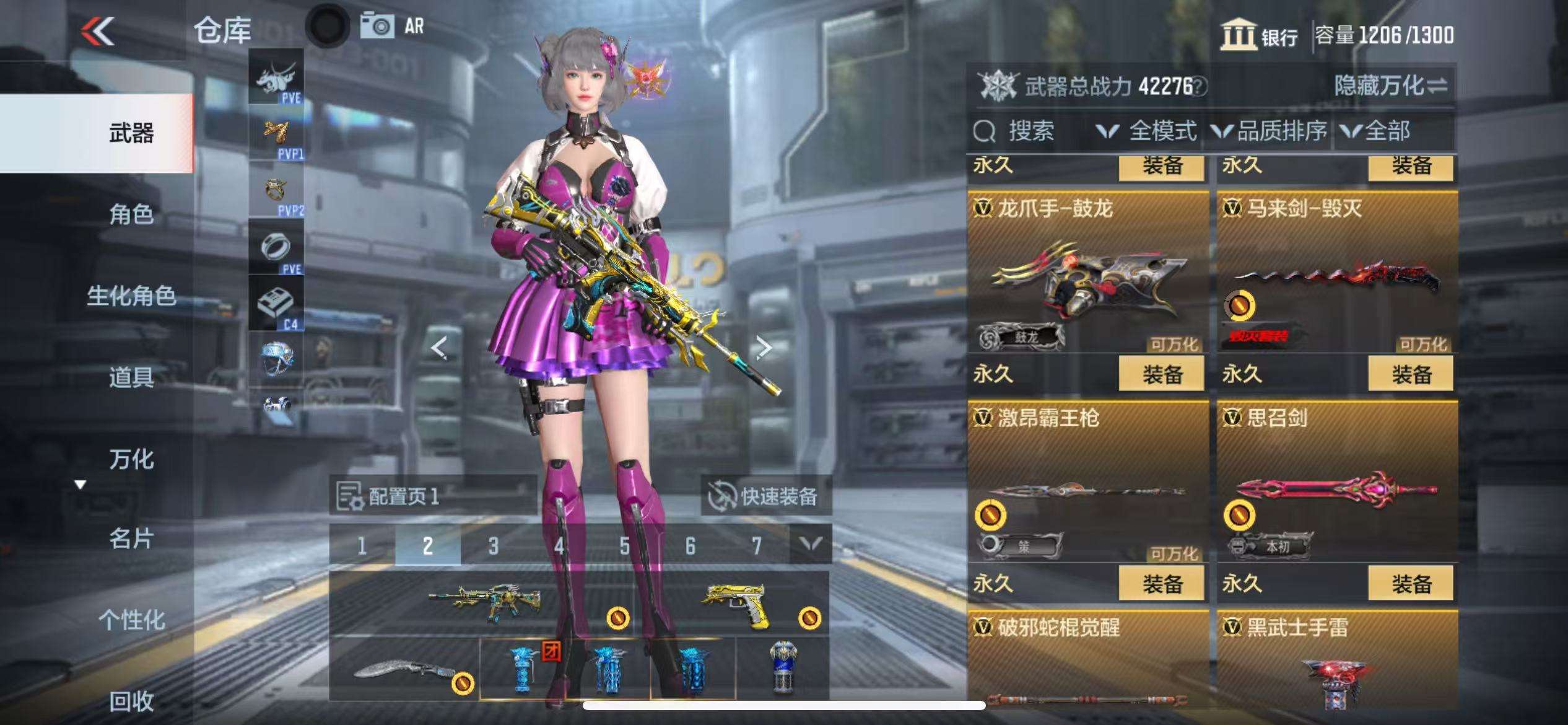
Task: Toggle 隐藏万化 switch
Action: (1390, 86)
